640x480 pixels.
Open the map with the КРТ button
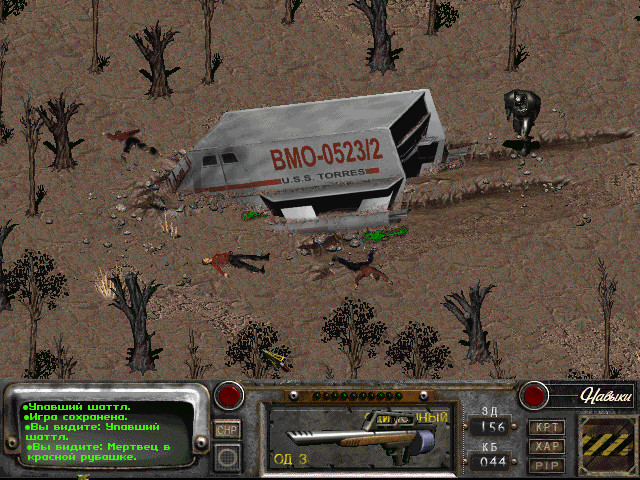(547, 428)
